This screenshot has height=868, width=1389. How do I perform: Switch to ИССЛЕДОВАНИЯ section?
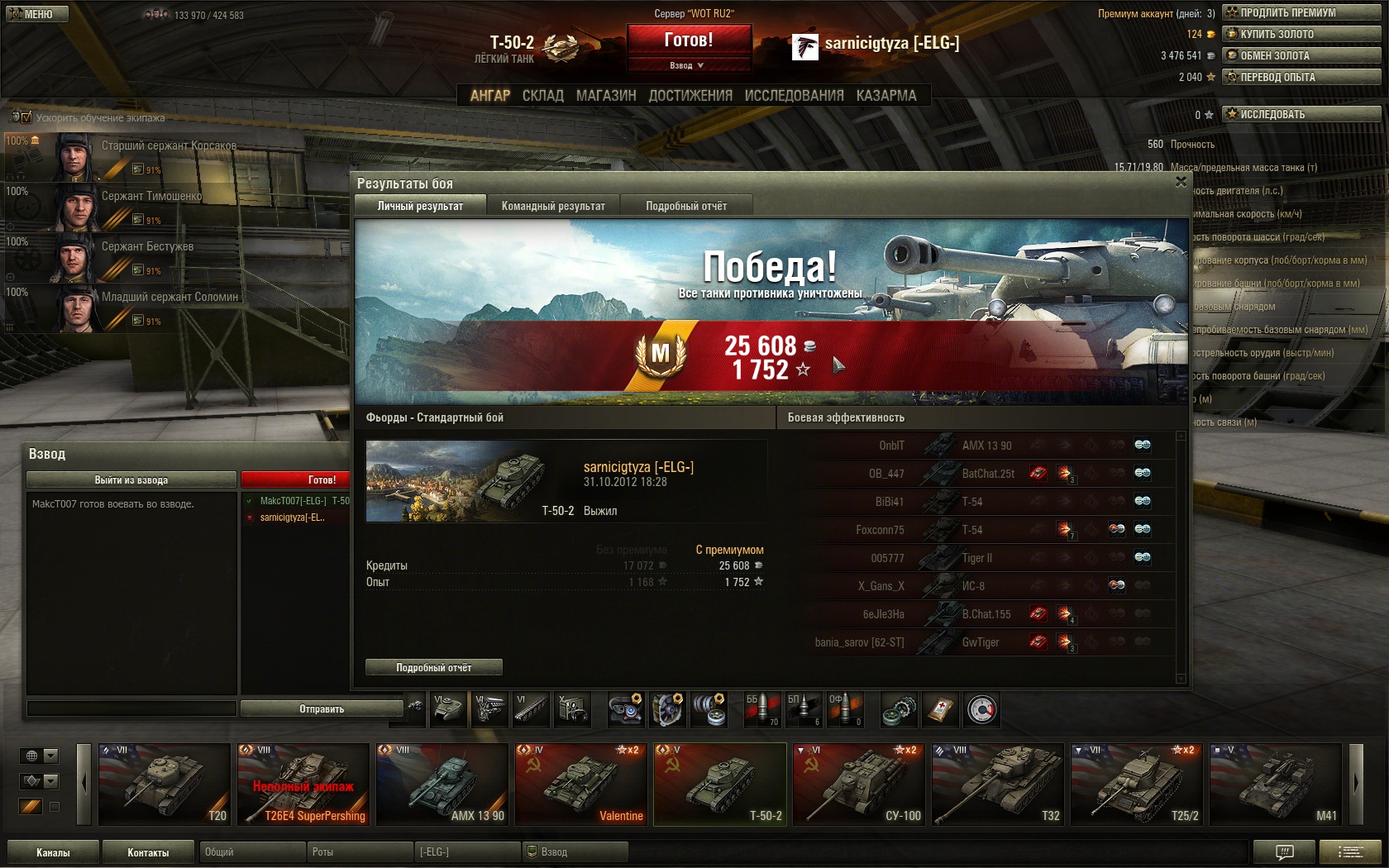click(794, 96)
